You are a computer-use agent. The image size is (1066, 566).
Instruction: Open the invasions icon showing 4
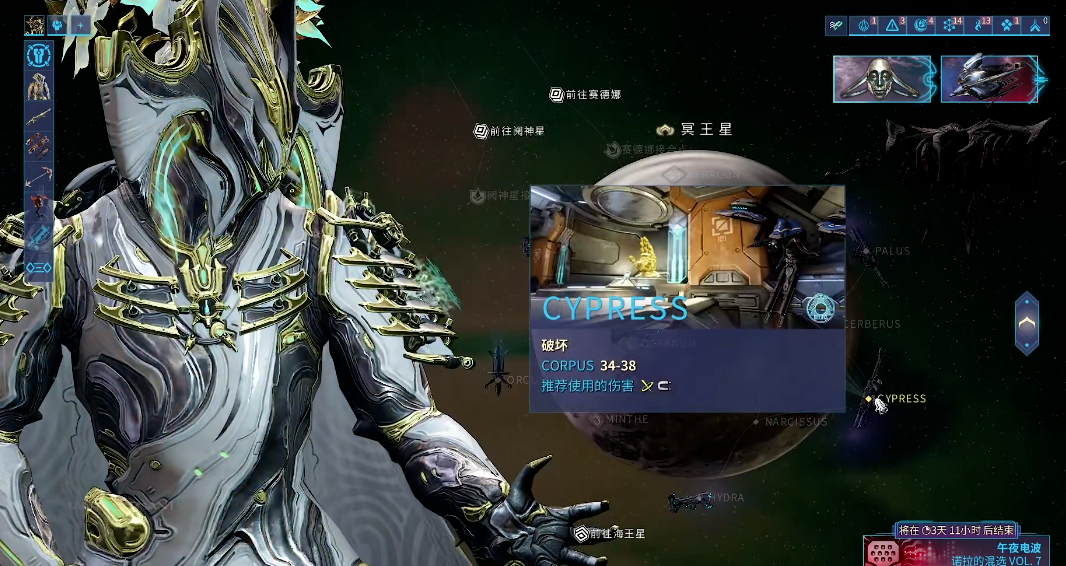pos(920,26)
